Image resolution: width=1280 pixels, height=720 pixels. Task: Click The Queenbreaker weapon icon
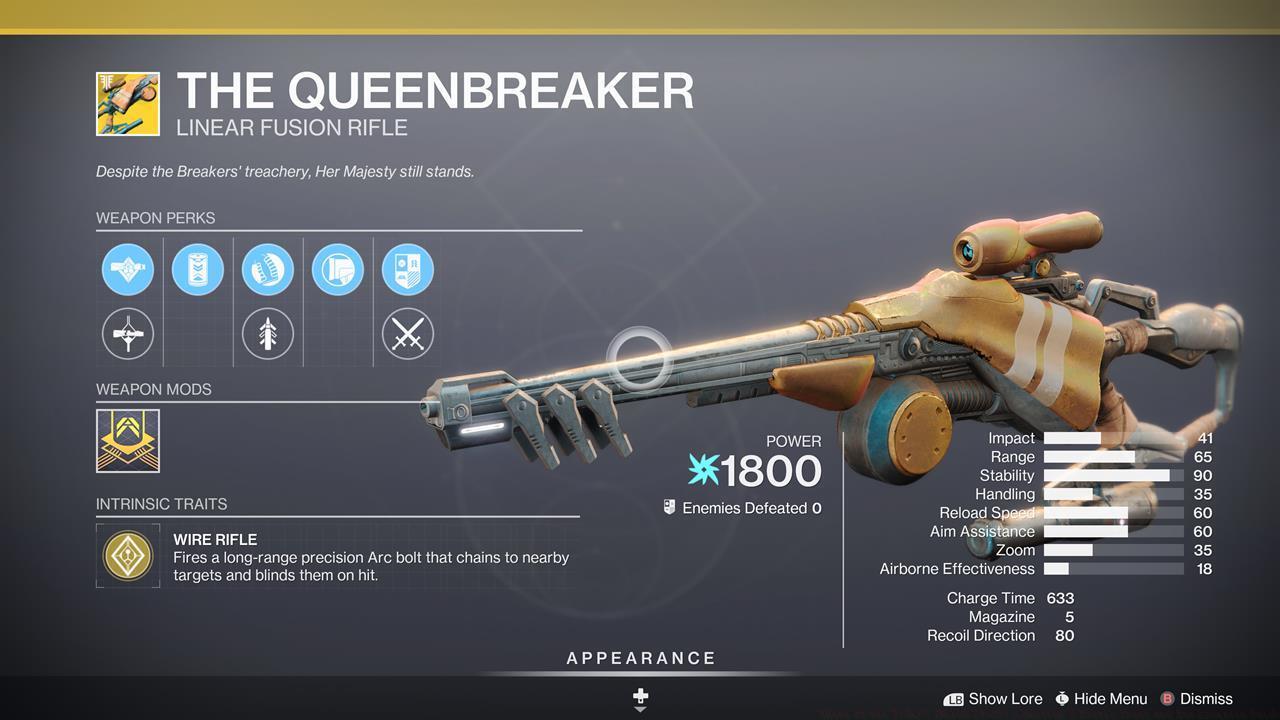pyautogui.click(x=128, y=104)
